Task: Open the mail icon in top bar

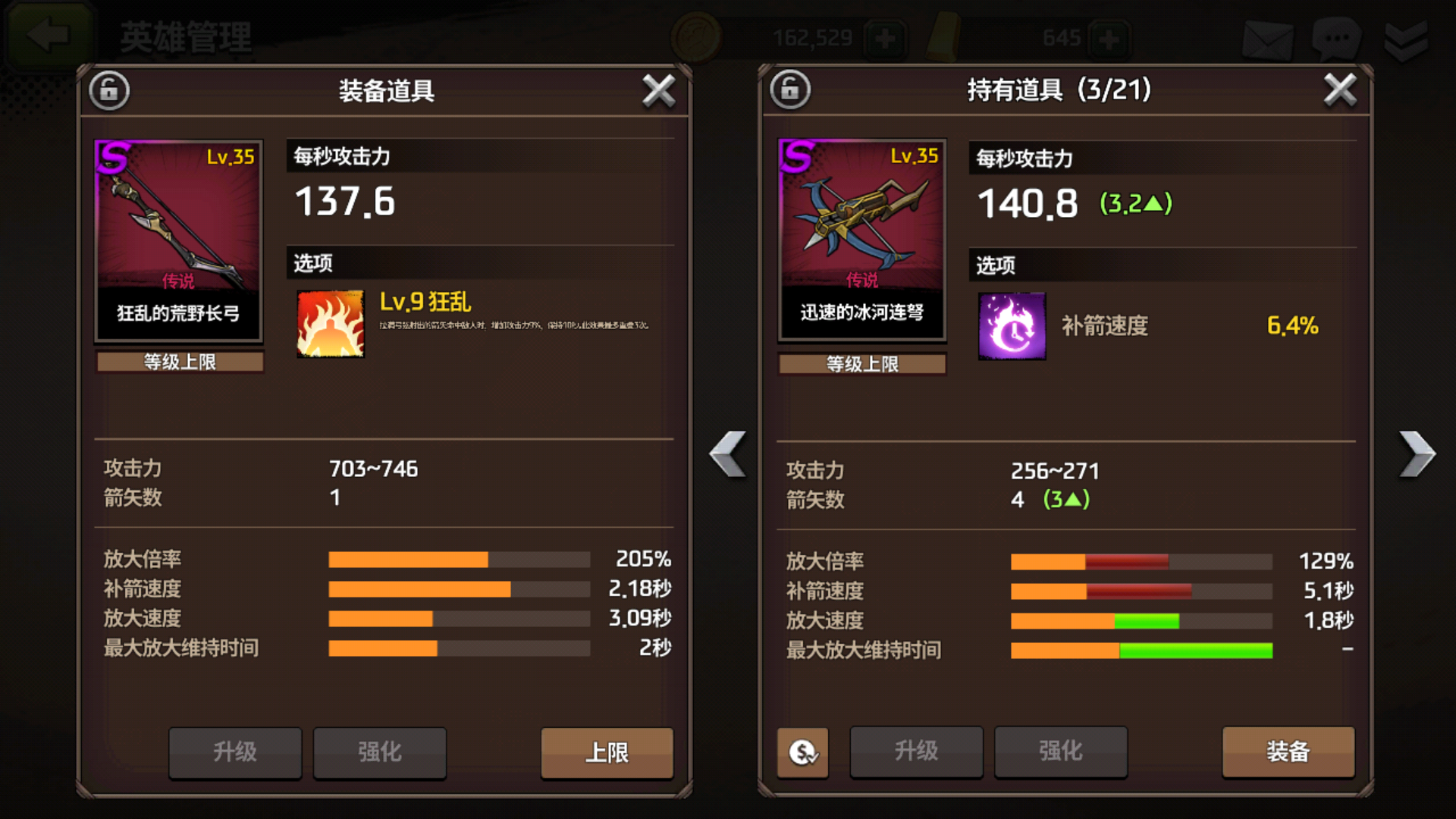Action: click(1267, 39)
